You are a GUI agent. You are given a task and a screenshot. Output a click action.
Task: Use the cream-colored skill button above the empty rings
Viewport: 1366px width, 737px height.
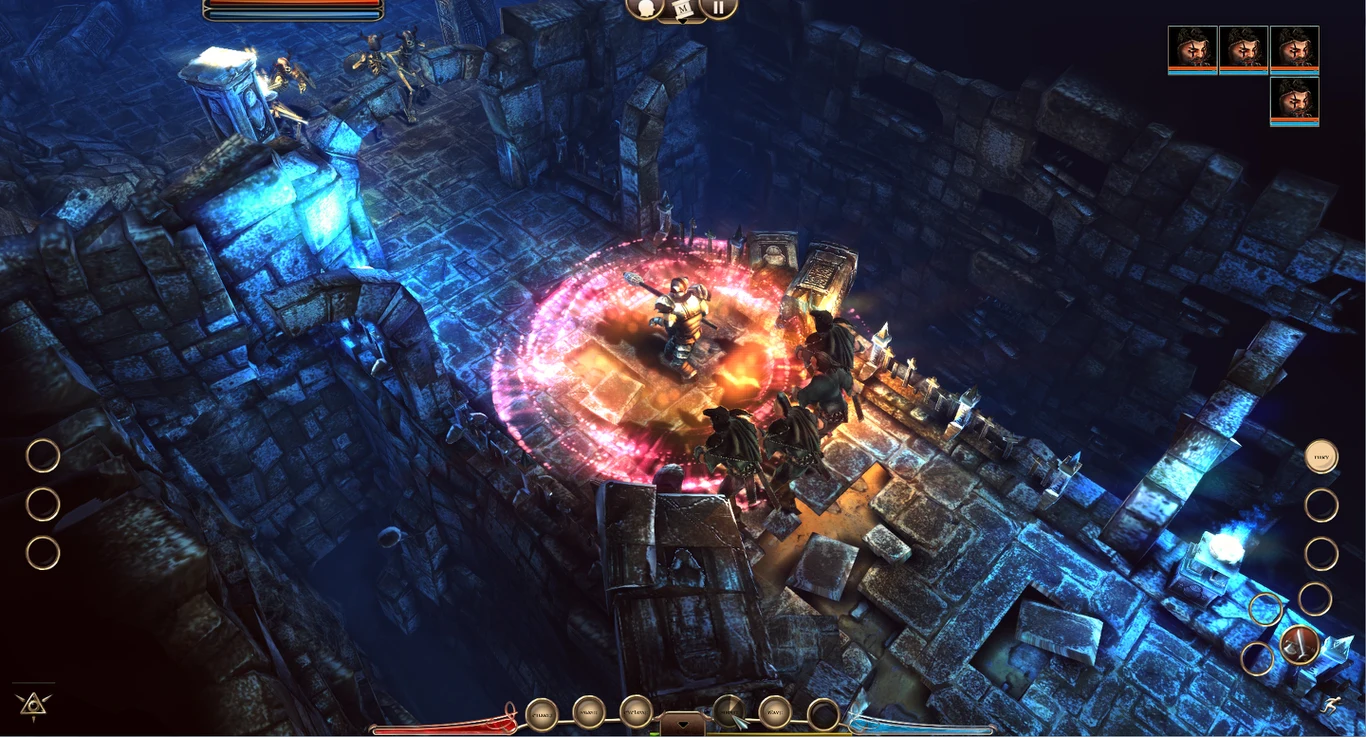click(x=1321, y=457)
